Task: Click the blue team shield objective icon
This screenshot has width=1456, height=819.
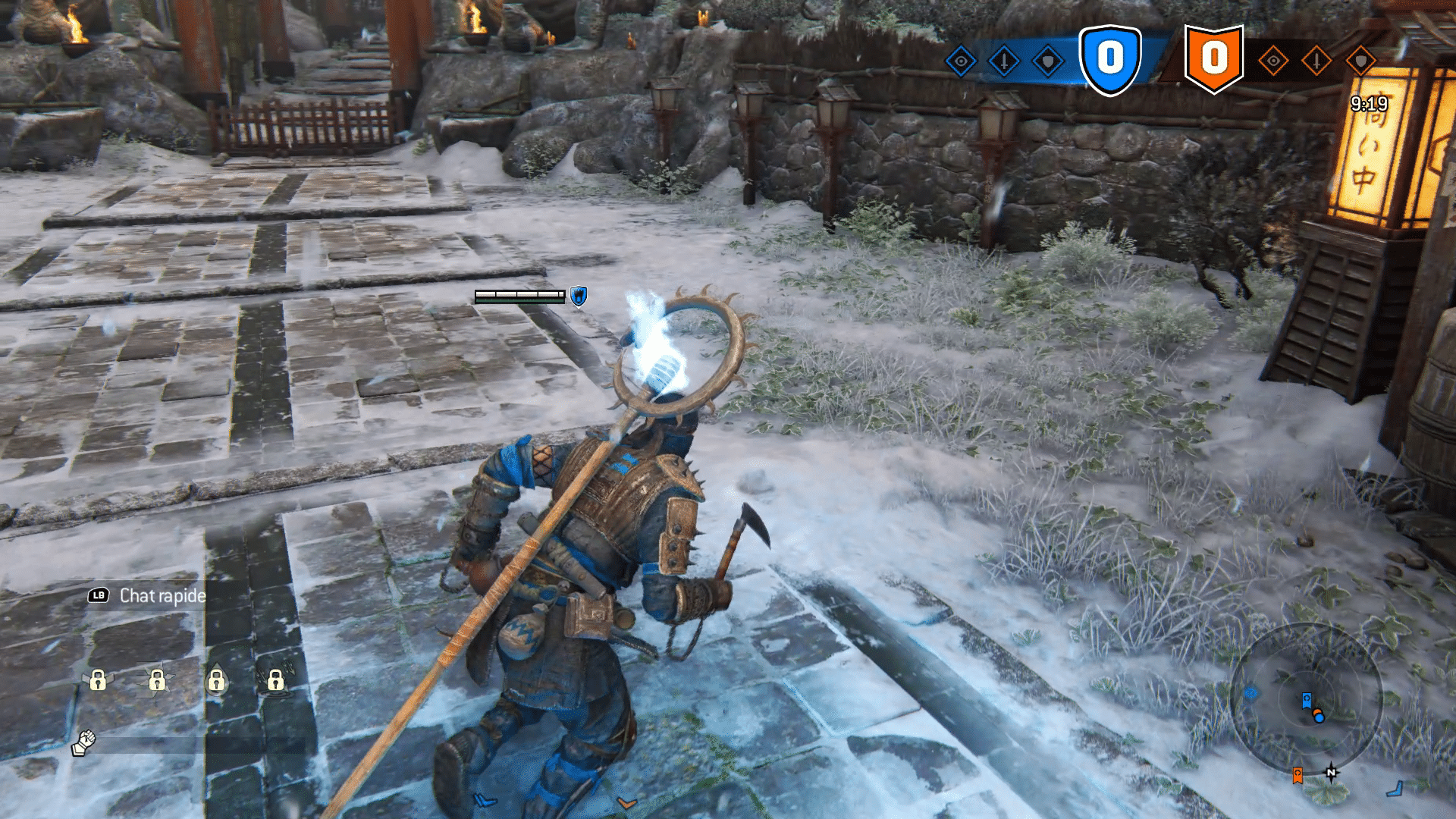Action: (1048, 61)
